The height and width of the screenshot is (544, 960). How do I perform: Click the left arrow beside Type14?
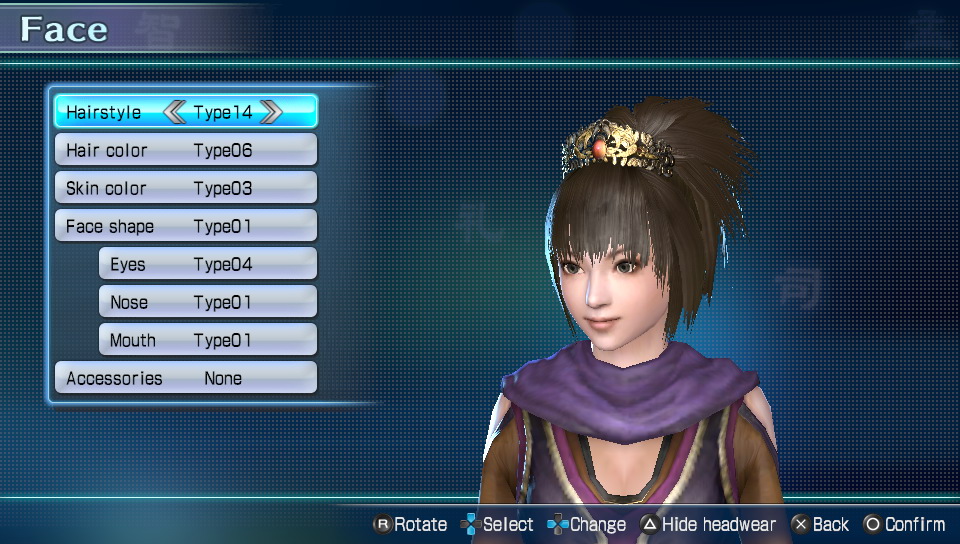[174, 112]
